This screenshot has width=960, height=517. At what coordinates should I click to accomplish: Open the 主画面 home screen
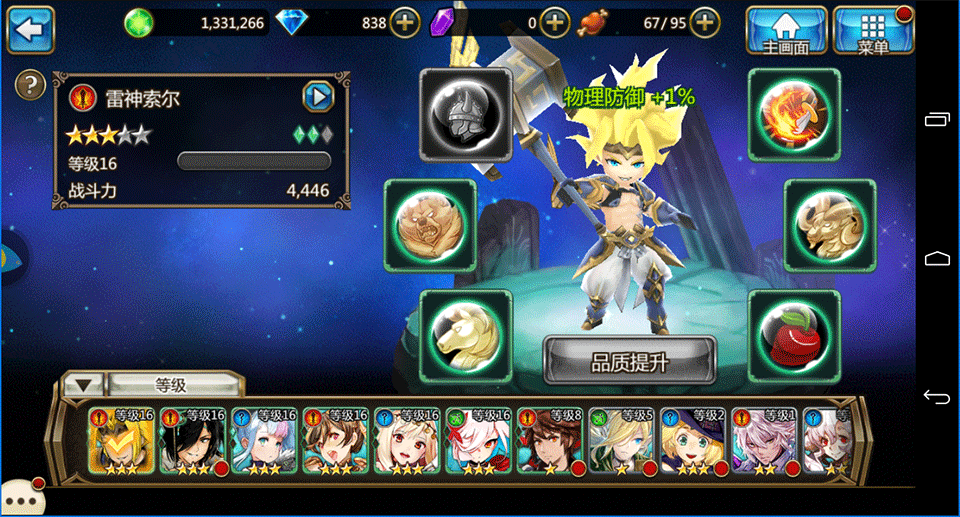pyautogui.click(x=786, y=30)
